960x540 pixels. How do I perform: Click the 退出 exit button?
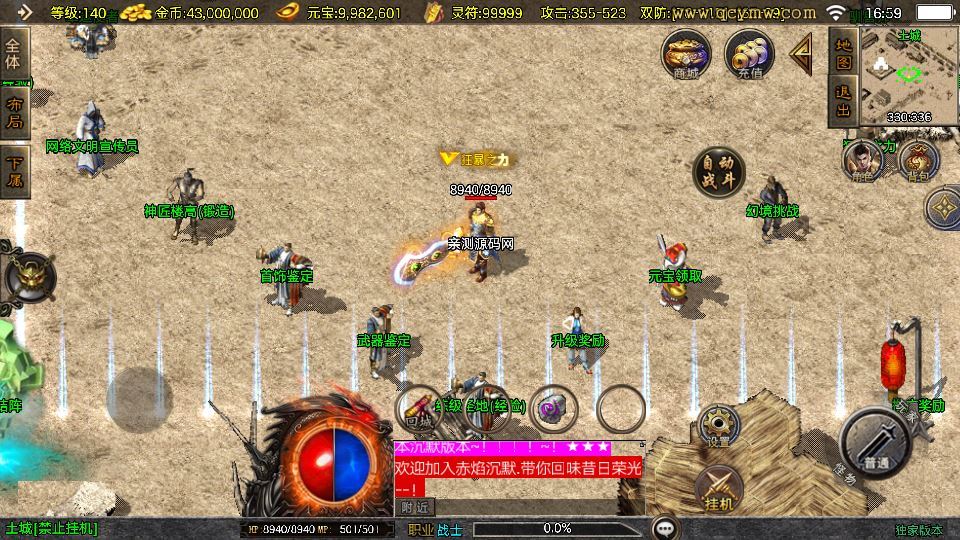(x=843, y=102)
